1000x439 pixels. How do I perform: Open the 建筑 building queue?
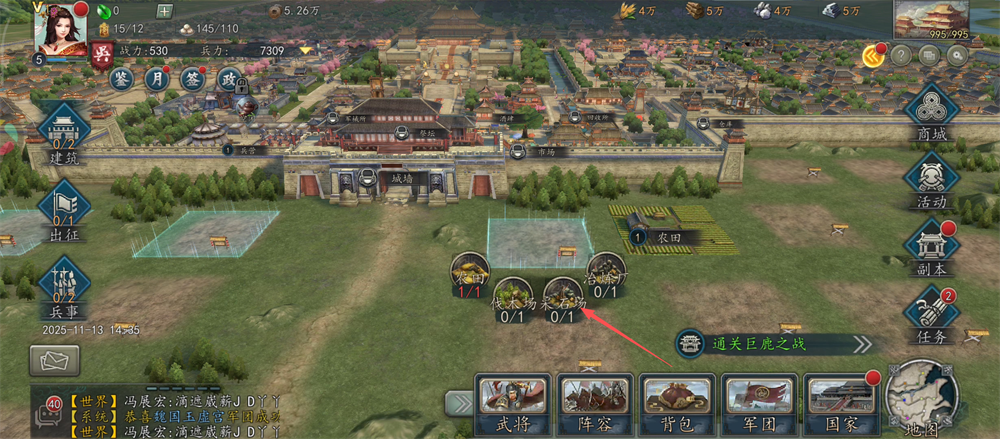click(65, 134)
